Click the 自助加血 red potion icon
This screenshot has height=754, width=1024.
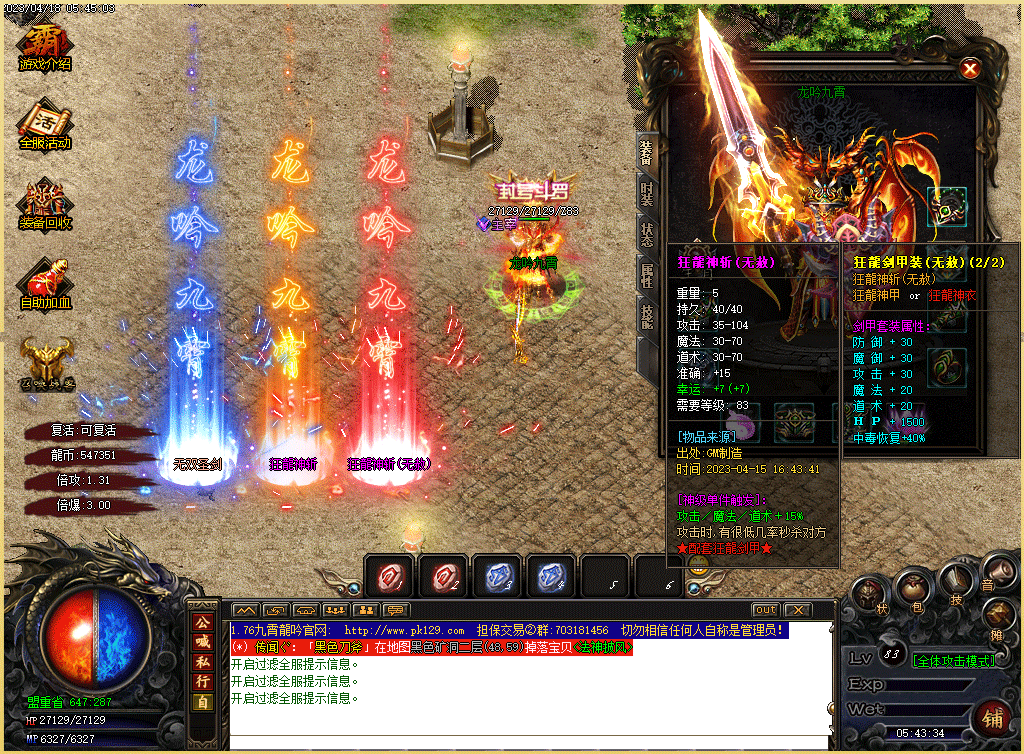tap(45, 283)
